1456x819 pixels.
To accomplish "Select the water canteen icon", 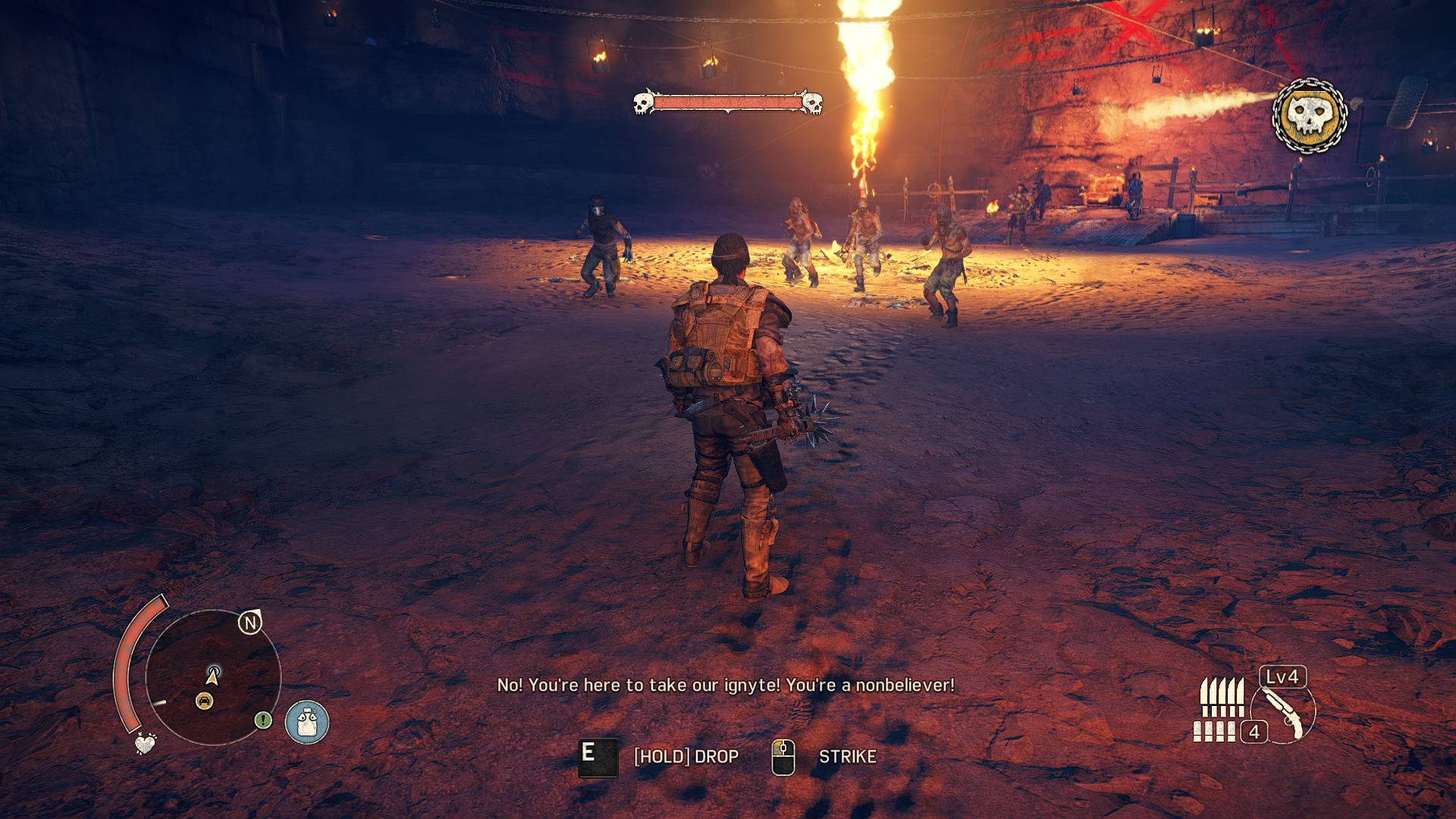I will (307, 722).
